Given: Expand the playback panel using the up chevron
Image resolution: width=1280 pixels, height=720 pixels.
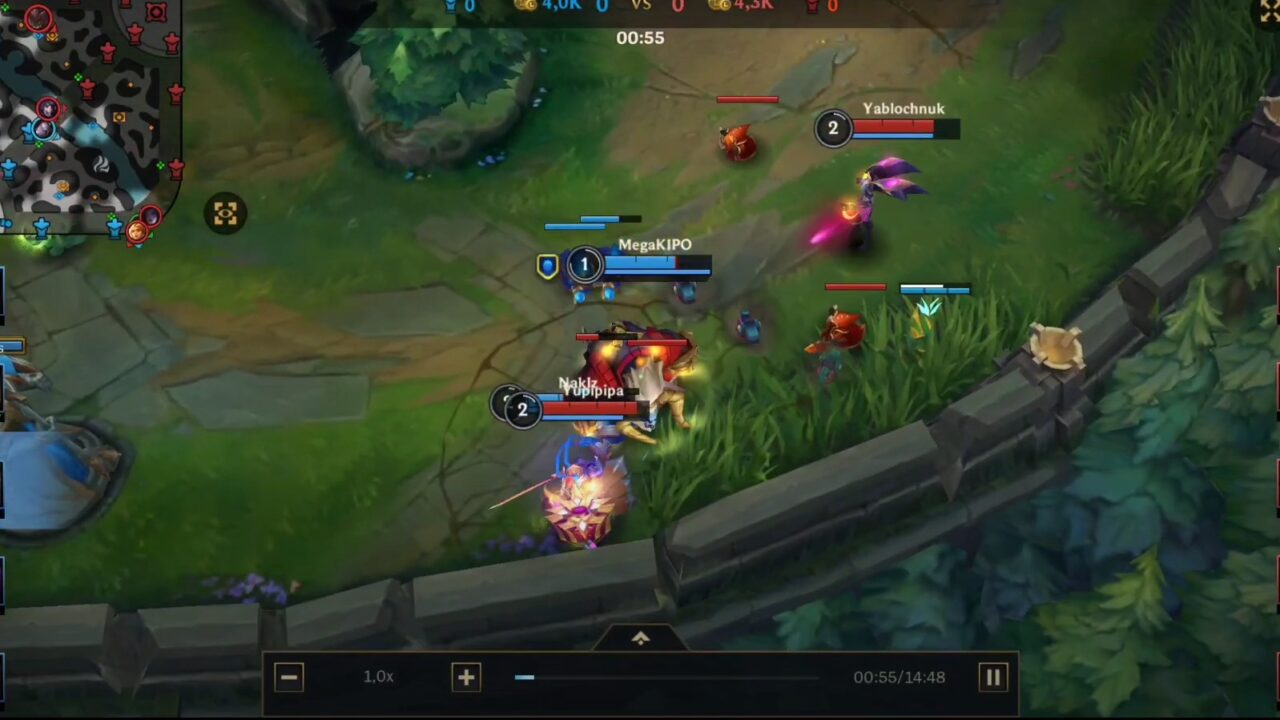Looking at the screenshot, I should pos(640,638).
